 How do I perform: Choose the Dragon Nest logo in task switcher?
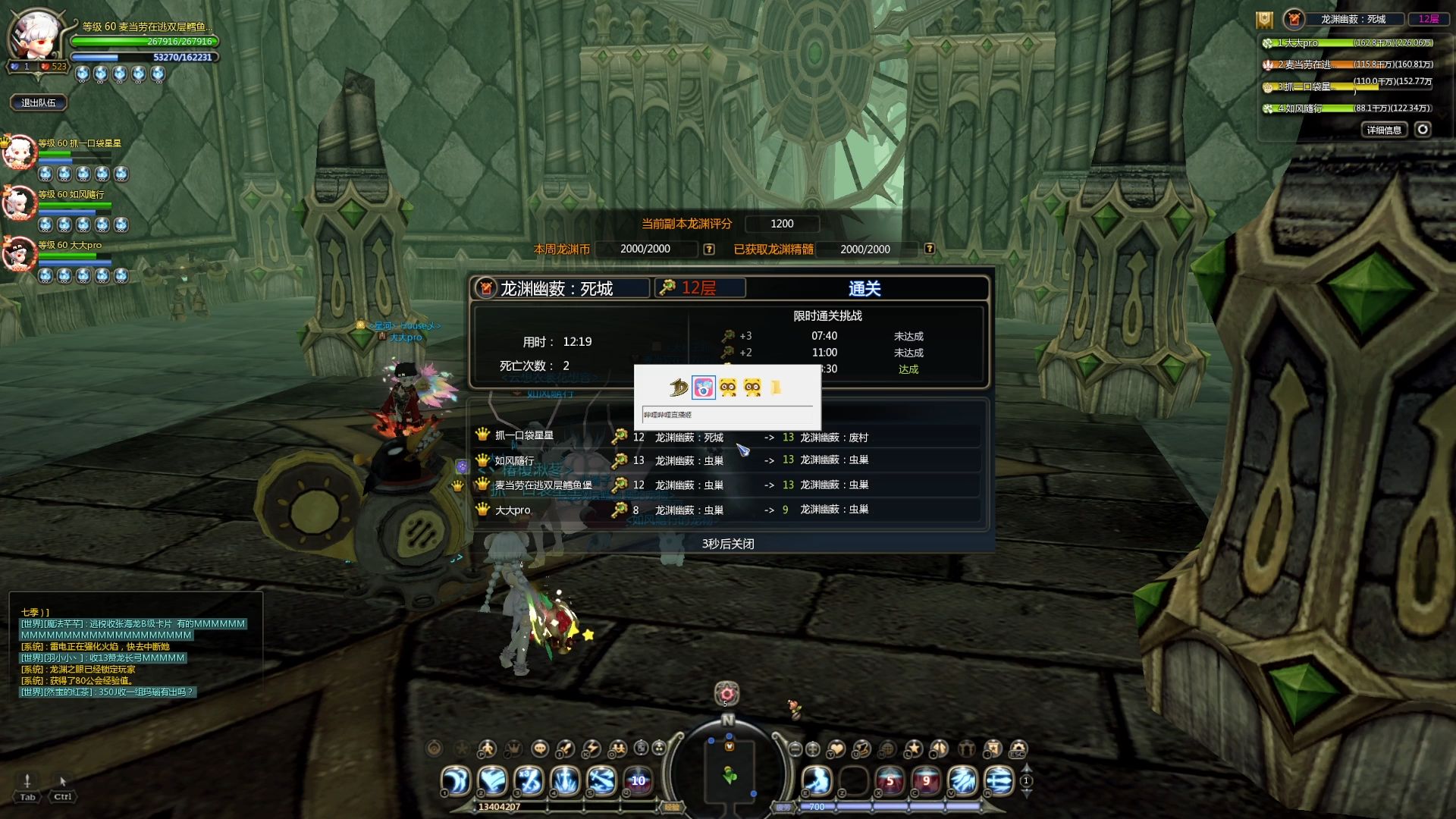(x=678, y=388)
